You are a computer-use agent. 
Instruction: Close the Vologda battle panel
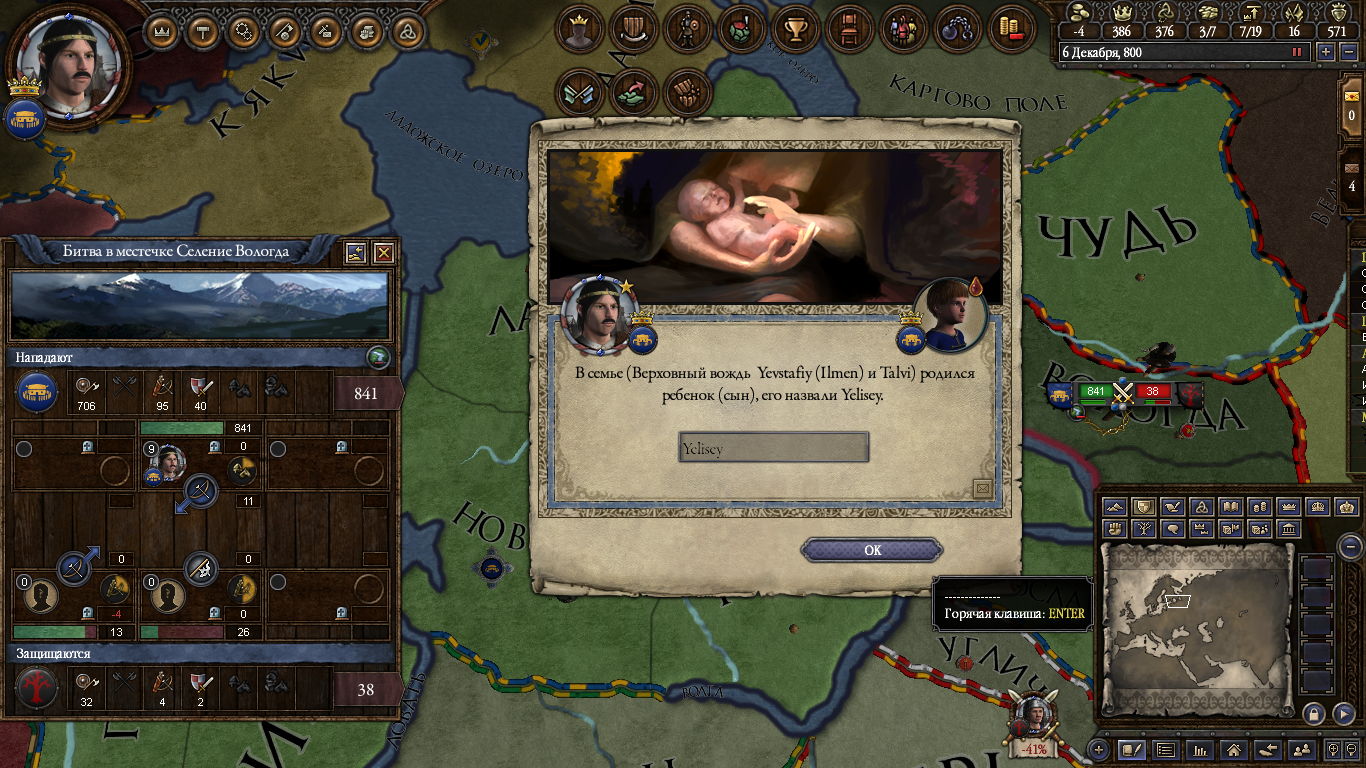coord(383,253)
